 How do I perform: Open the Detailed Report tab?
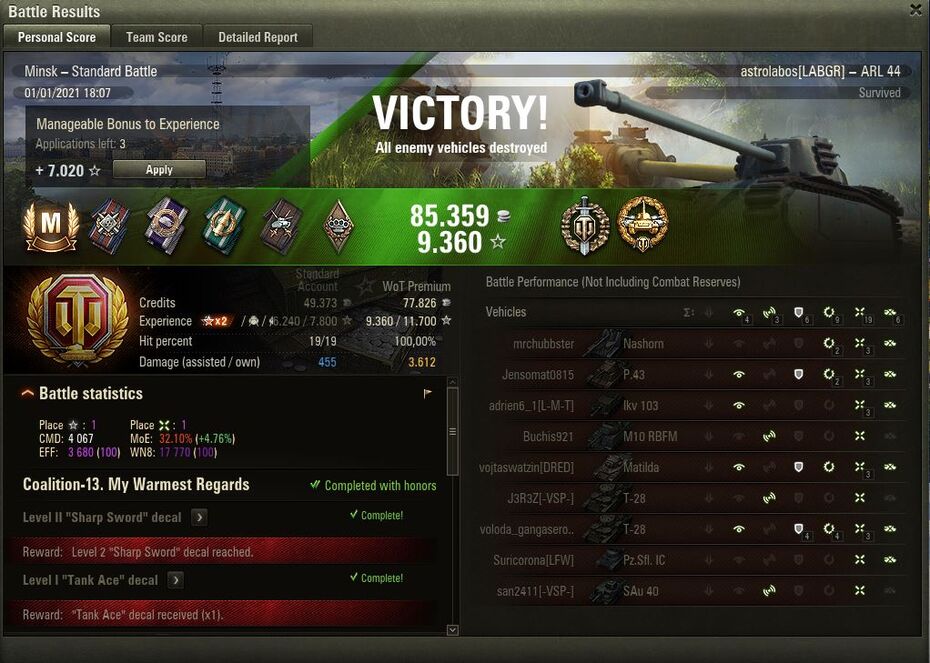pos(258,37)
